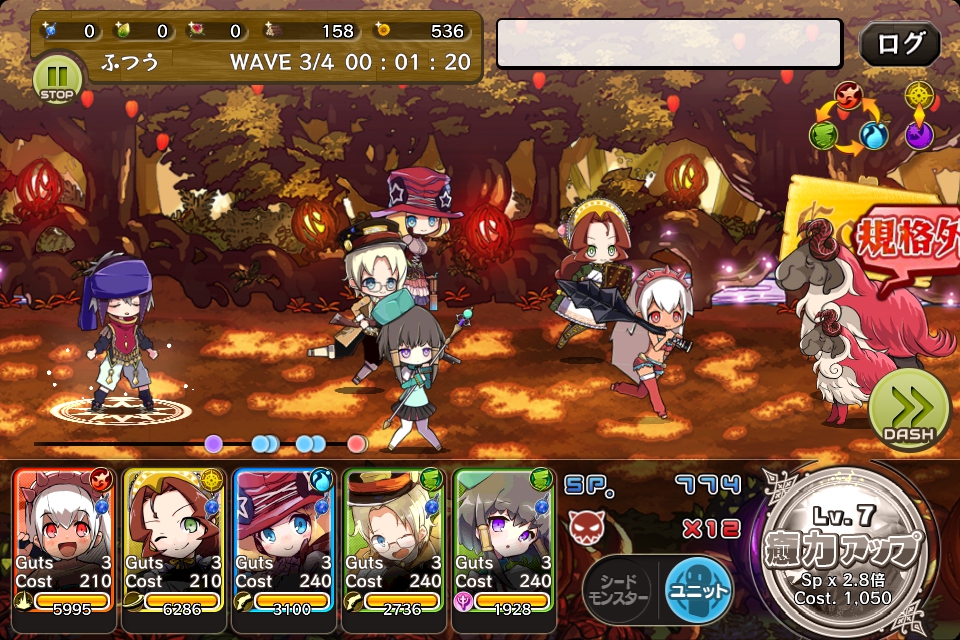Switch to the シードモンスター tab
This screenshot has width=960, height=640.
click(618, 588)
